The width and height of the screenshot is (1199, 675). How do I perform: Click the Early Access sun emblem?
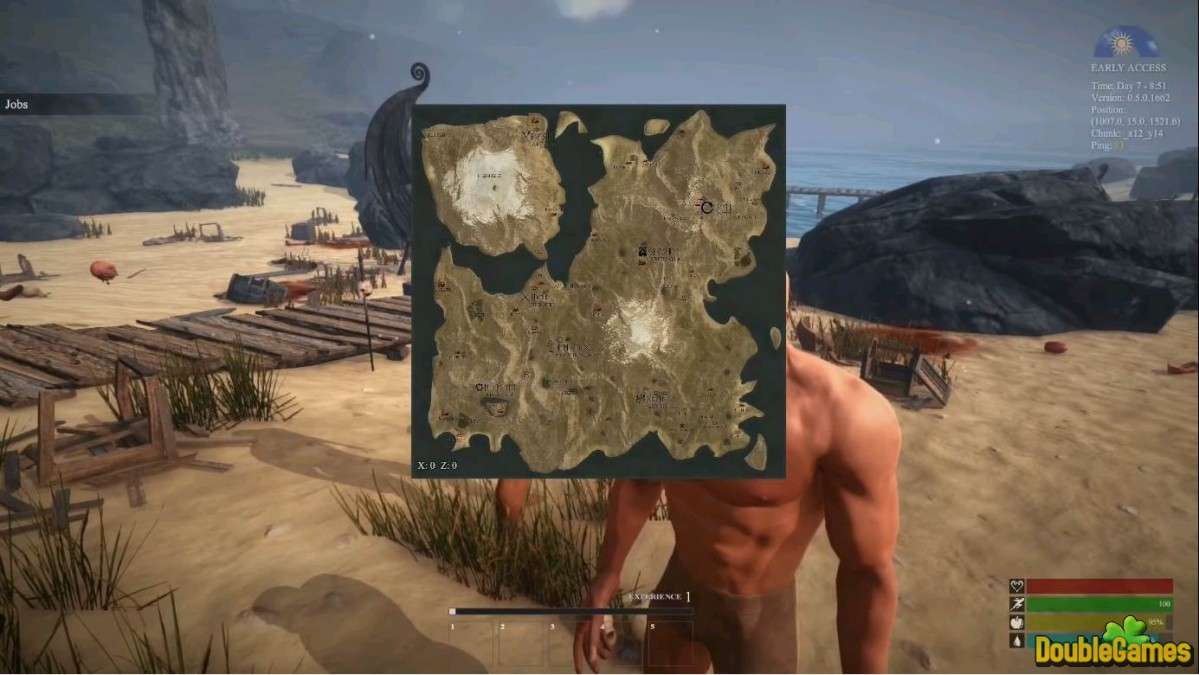[1126, 44]
